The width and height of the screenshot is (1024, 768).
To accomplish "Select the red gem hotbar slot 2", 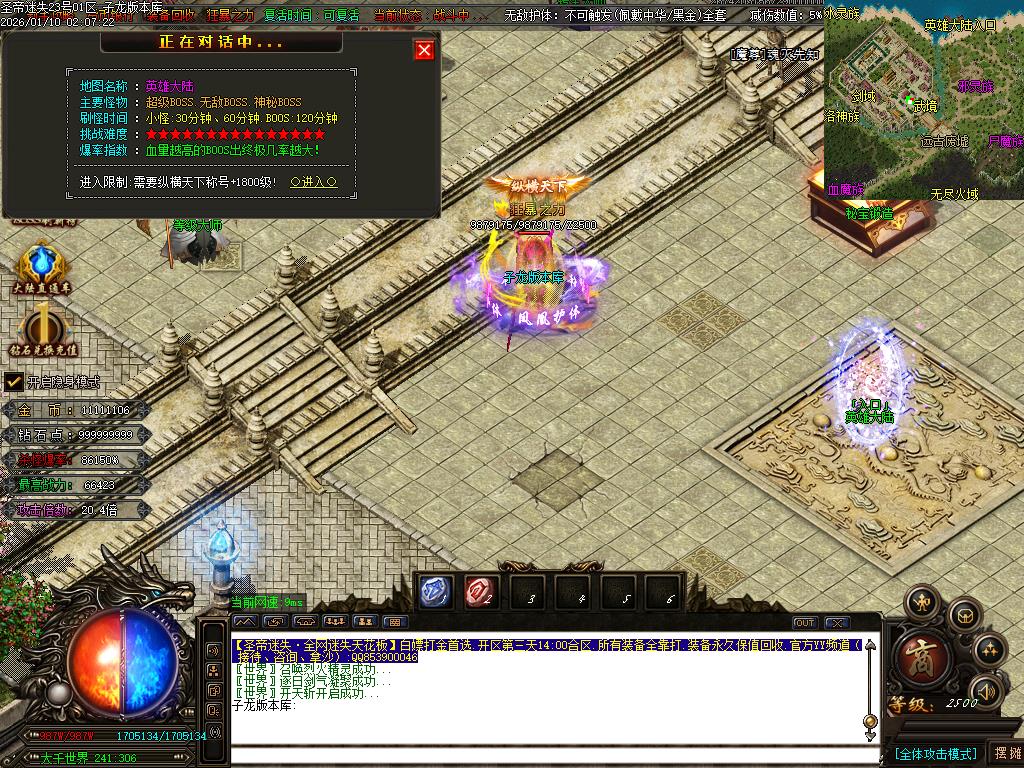I will (481, 592).
